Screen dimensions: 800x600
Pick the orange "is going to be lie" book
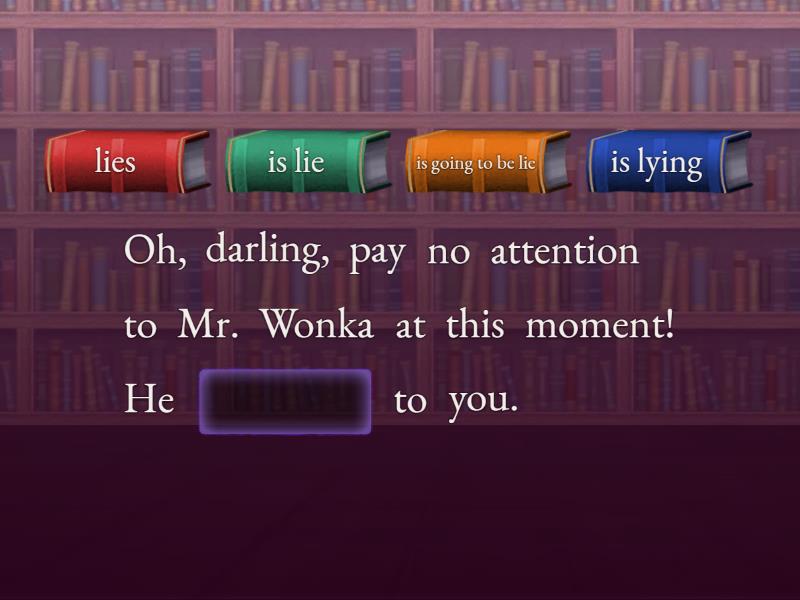(486, 161)
